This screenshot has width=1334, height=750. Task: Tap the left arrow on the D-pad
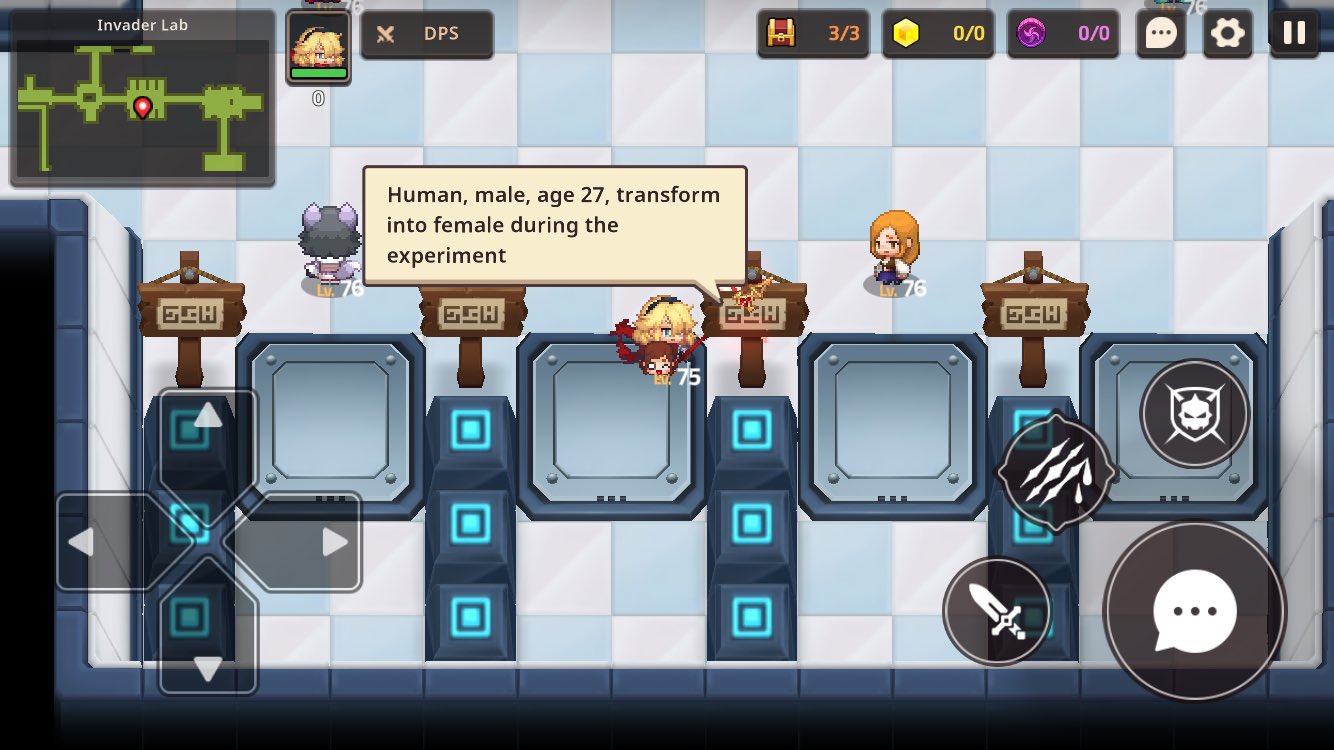[x=82, y=542]
